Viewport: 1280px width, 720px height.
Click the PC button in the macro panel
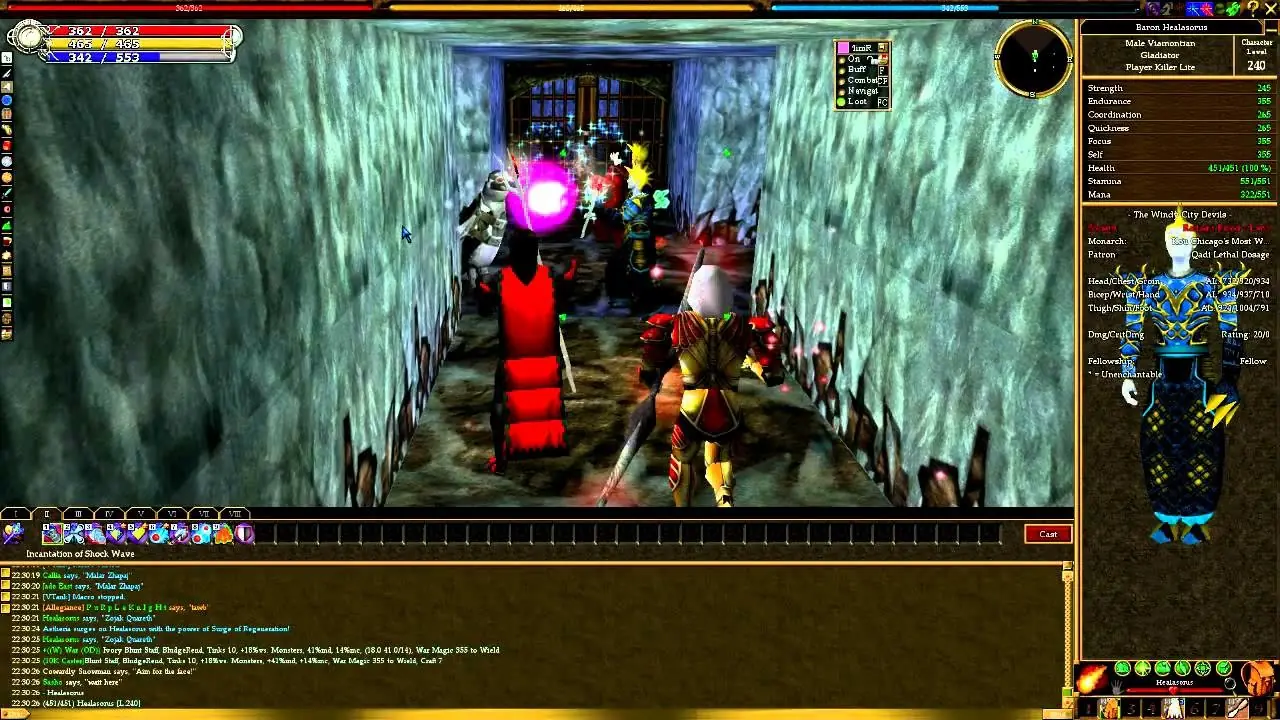pyautogui.click(x=882, y=102)
